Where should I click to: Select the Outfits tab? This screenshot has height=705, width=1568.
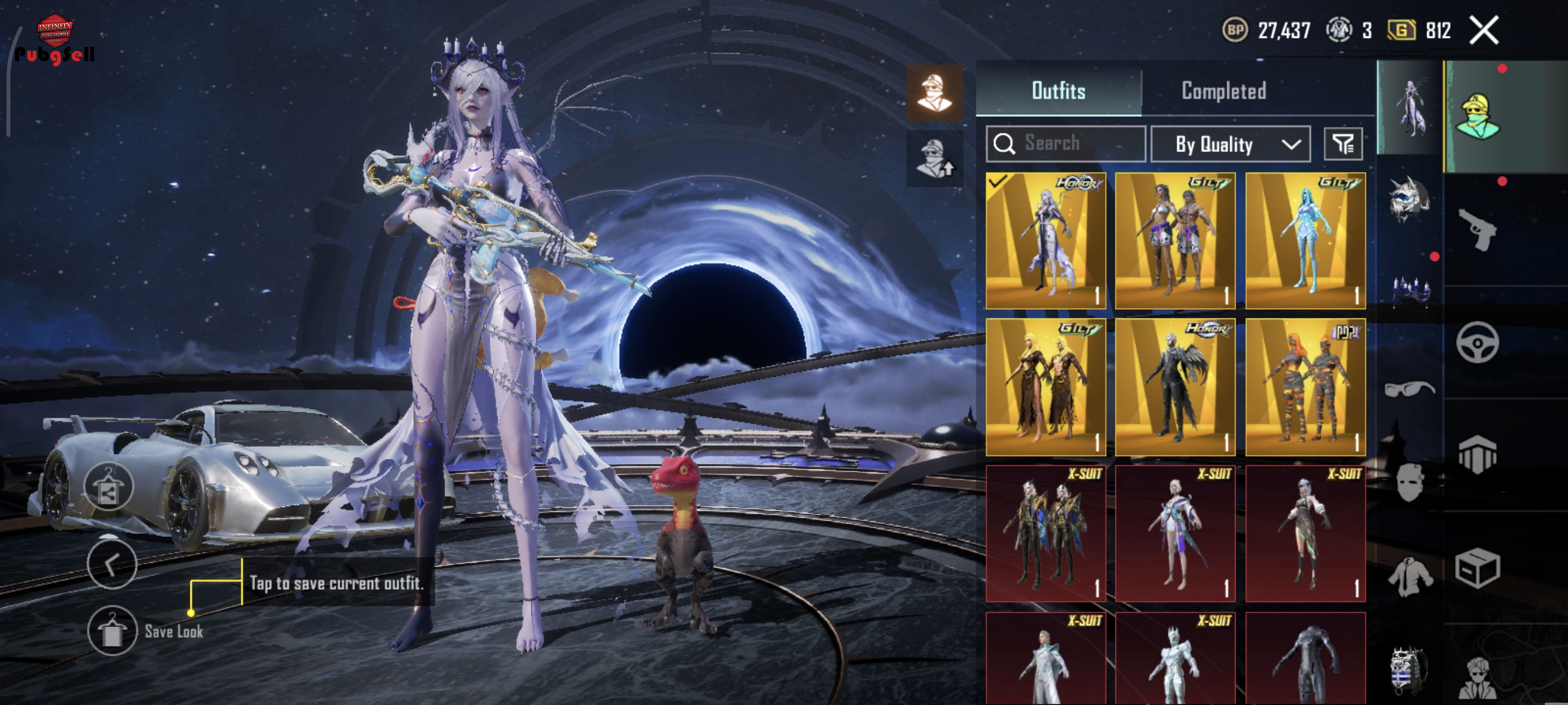[1058, 91]
